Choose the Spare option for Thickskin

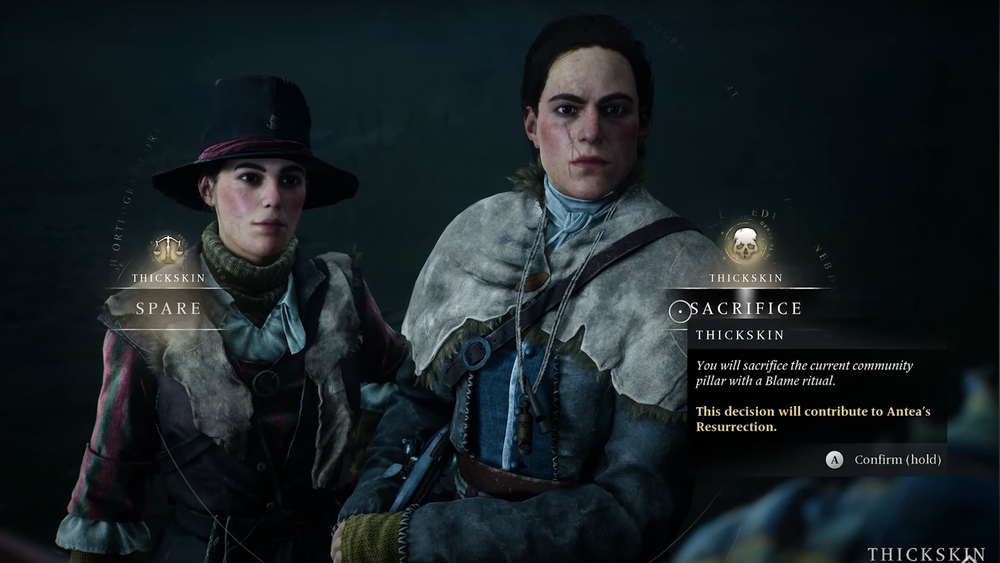tap(168, 308)
